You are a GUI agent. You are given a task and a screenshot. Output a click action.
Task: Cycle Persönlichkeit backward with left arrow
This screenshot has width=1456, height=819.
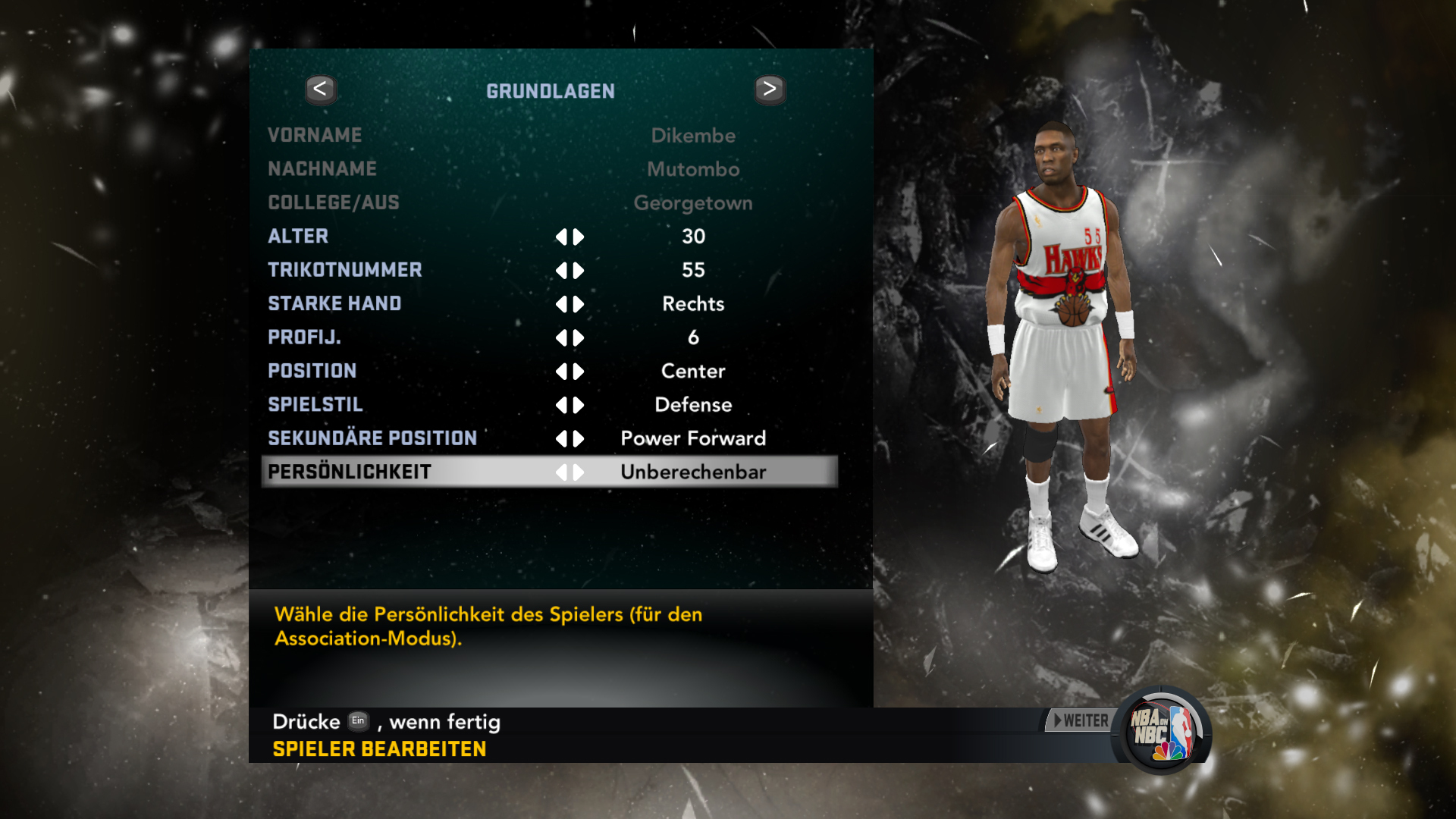(561, 472)
